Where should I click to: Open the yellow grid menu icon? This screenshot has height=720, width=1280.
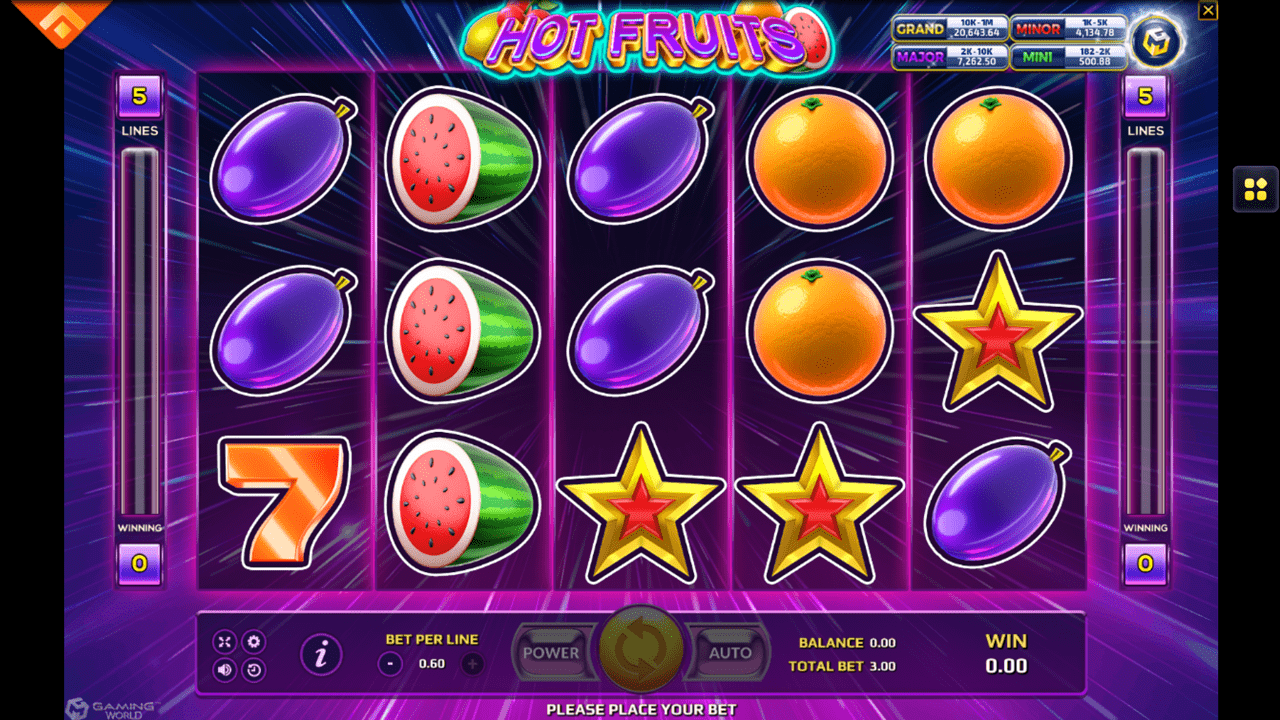(x=1256, y=190)
